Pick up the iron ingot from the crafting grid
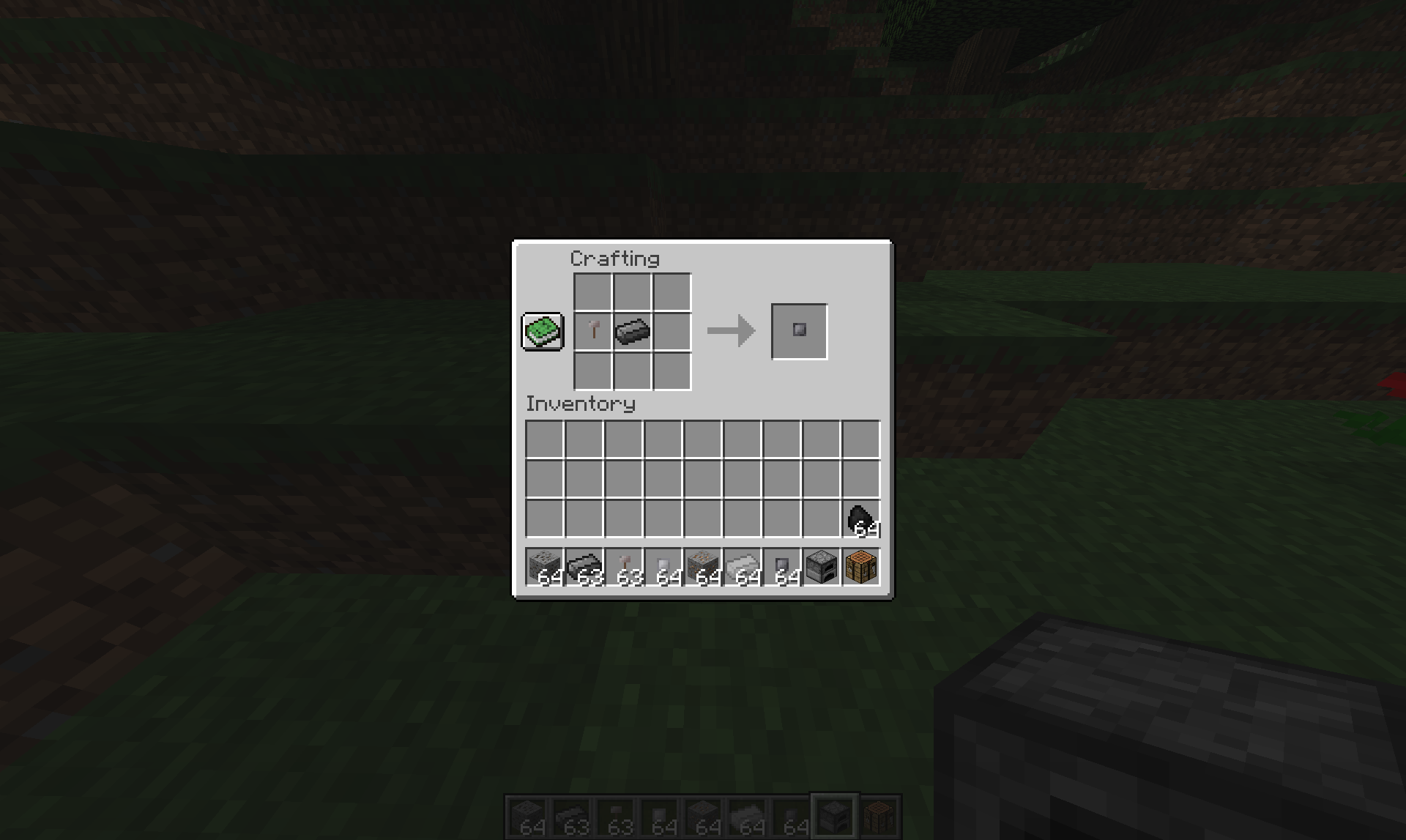The height and width of the screenshot is (840, 1406). pyautogui.click(x=631, y=331)
